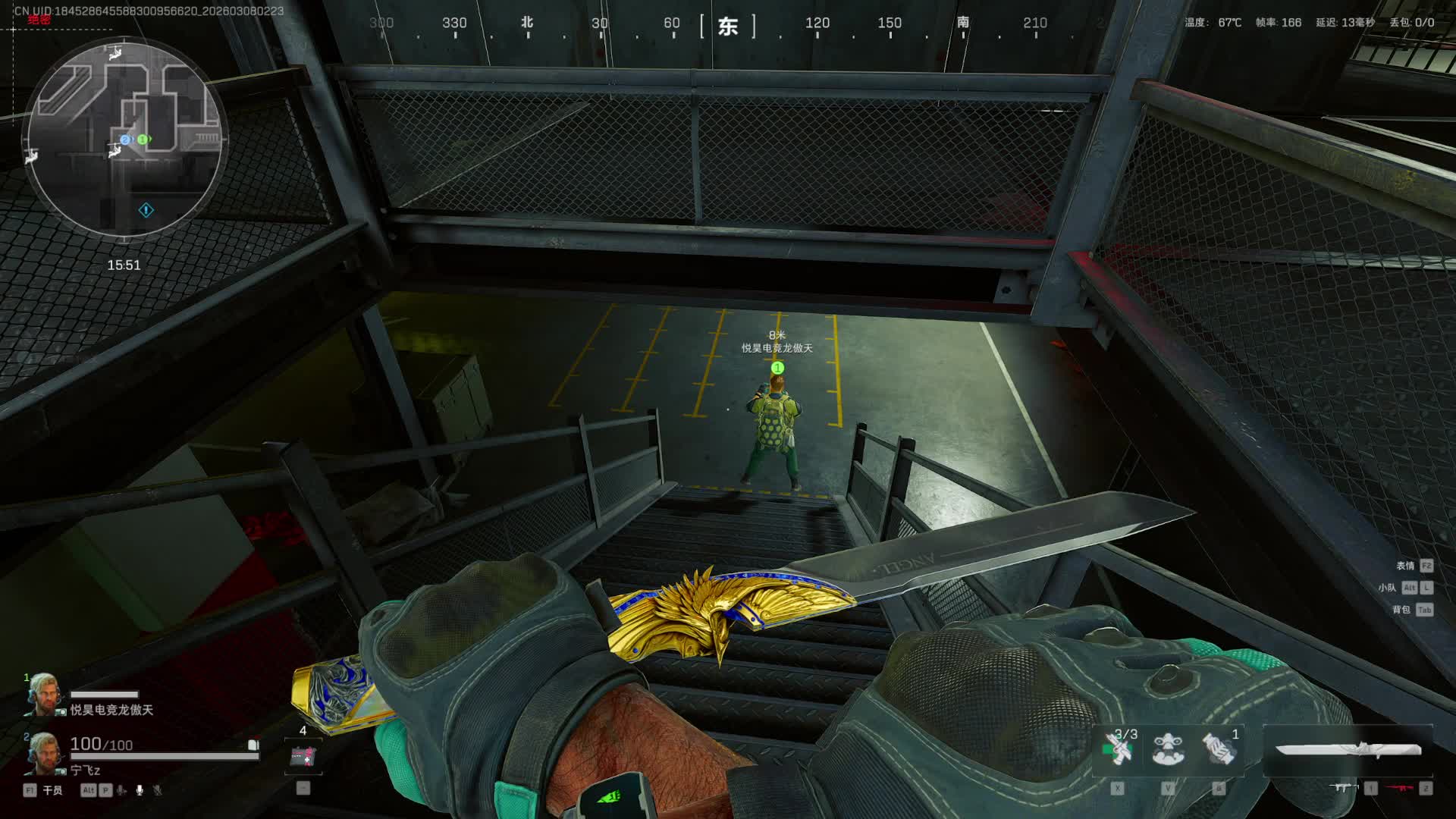The height and width of the screenshot is (819, 1456).
Task: Toggle the open microphone icon
Action: click(x=140, y=790)
